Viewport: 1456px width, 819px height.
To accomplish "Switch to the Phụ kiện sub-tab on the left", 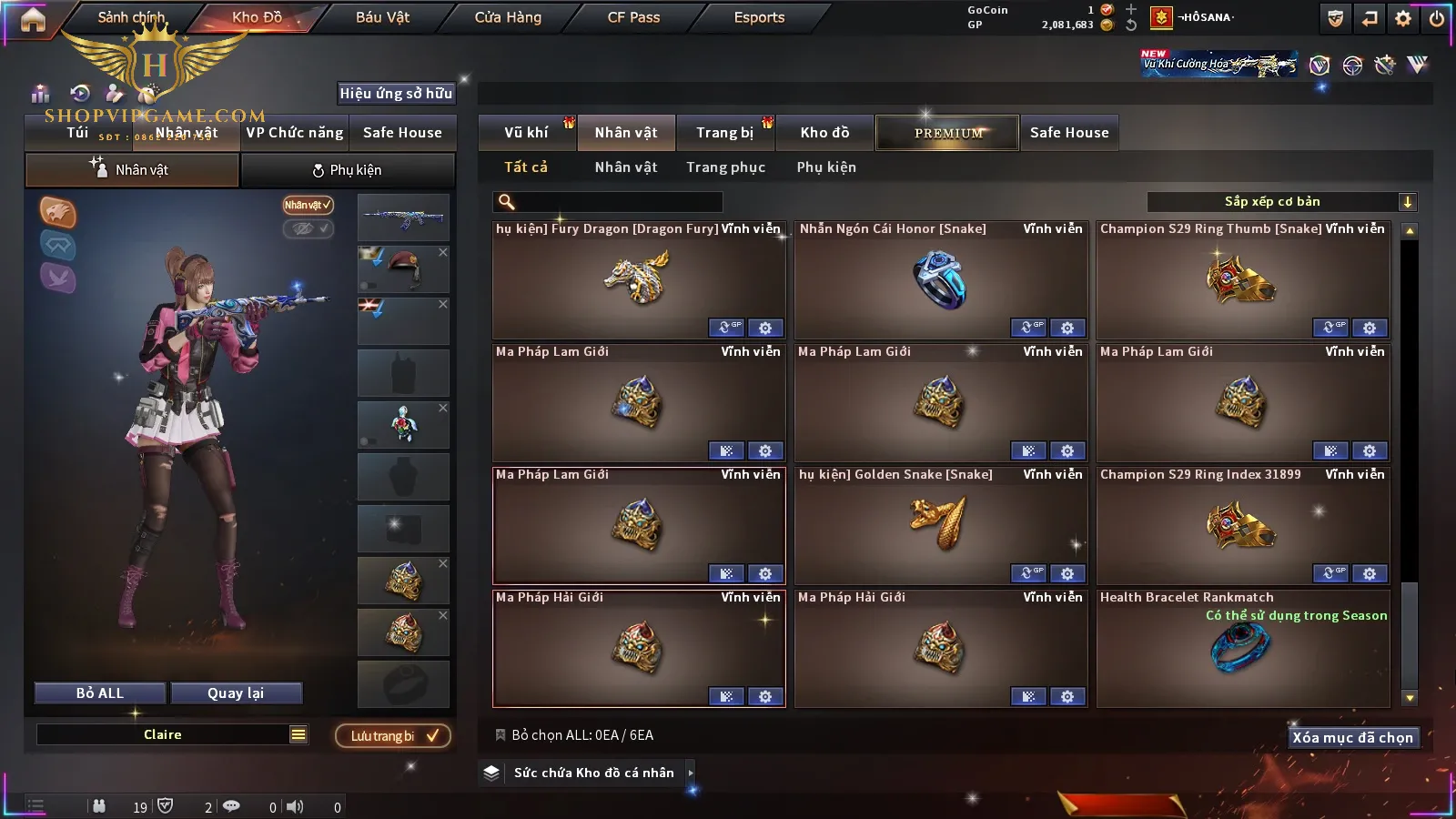I will coord(347,170).
